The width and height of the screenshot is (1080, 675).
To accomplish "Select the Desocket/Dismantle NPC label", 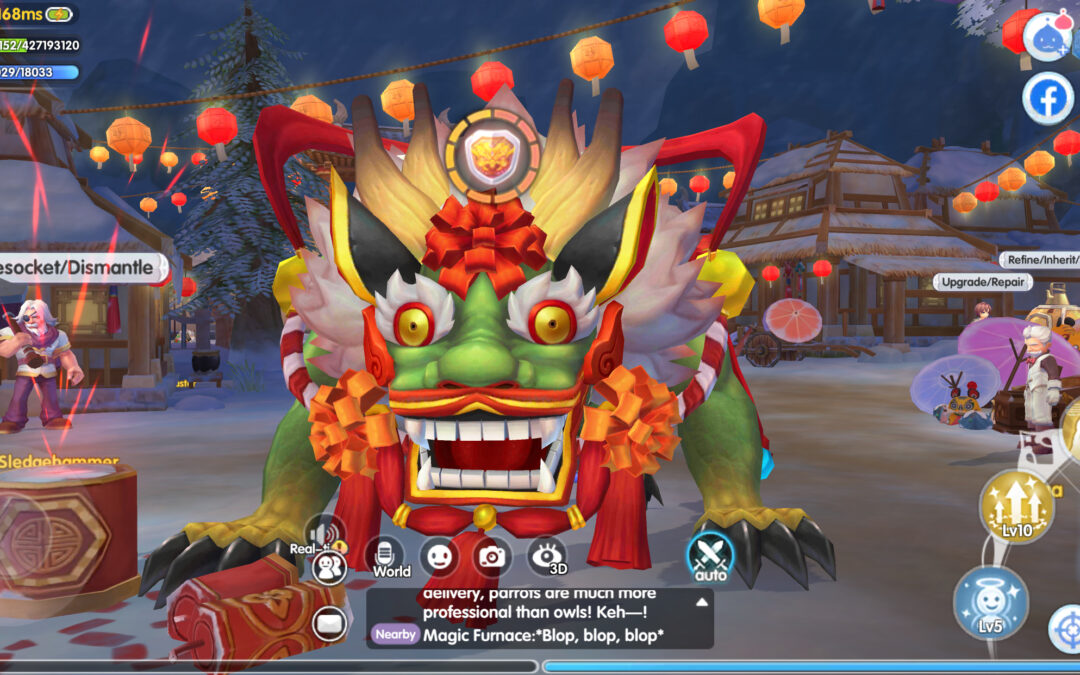I will pyautogui.click(x=78, y=267).
